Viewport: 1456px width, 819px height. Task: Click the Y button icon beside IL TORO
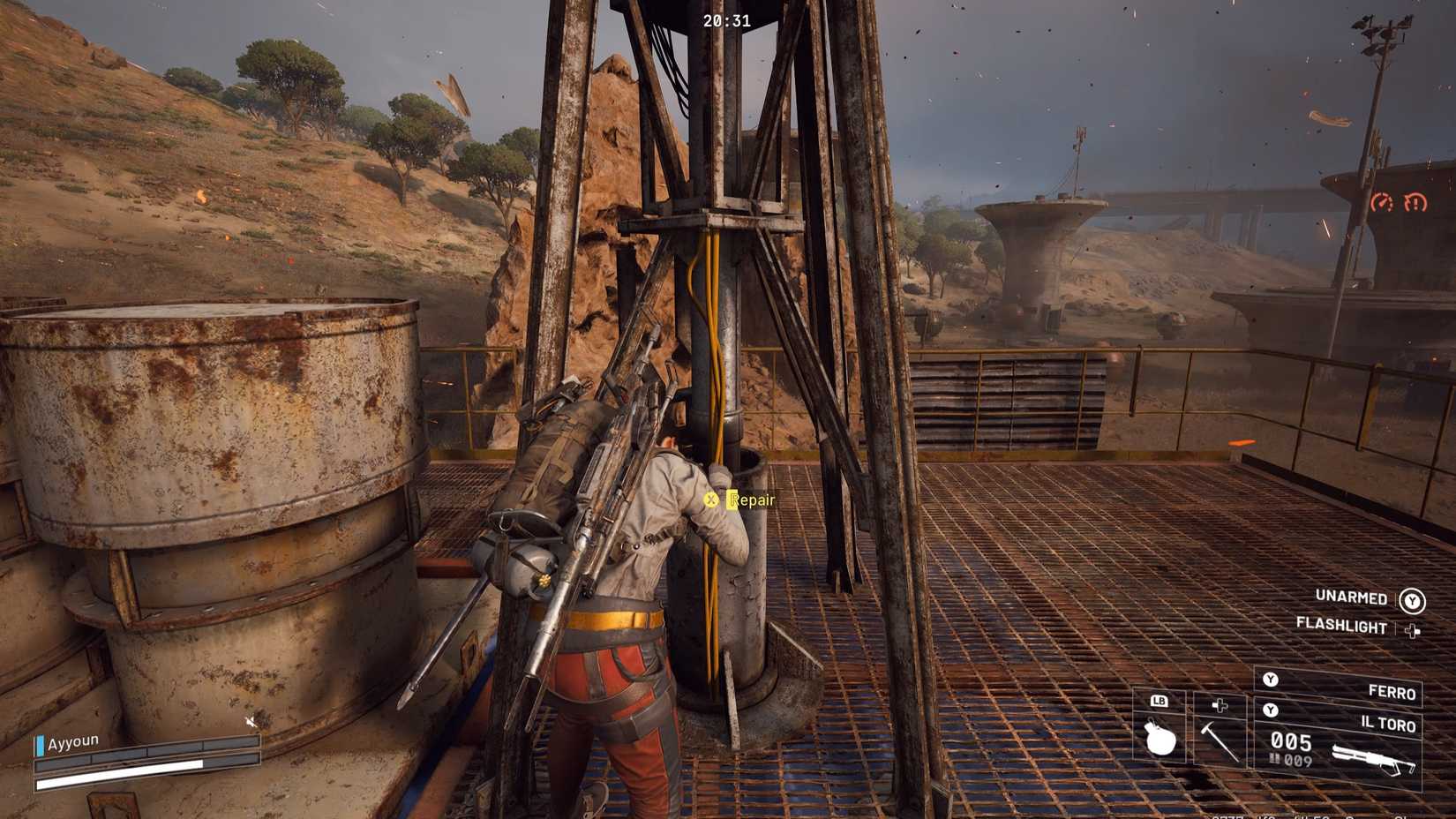1271,710
